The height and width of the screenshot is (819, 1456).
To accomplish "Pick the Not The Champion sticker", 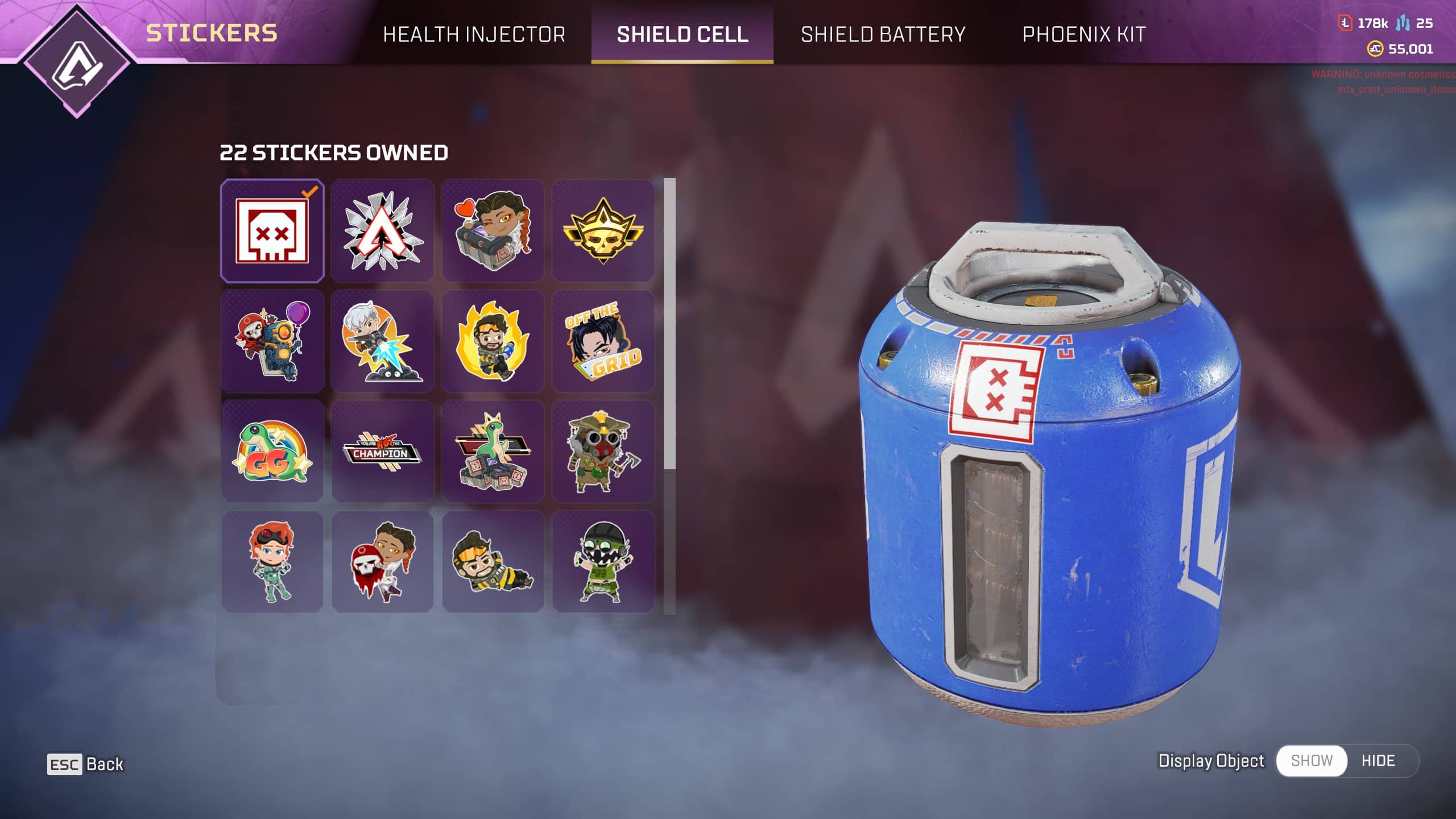I will pos(383,452).
